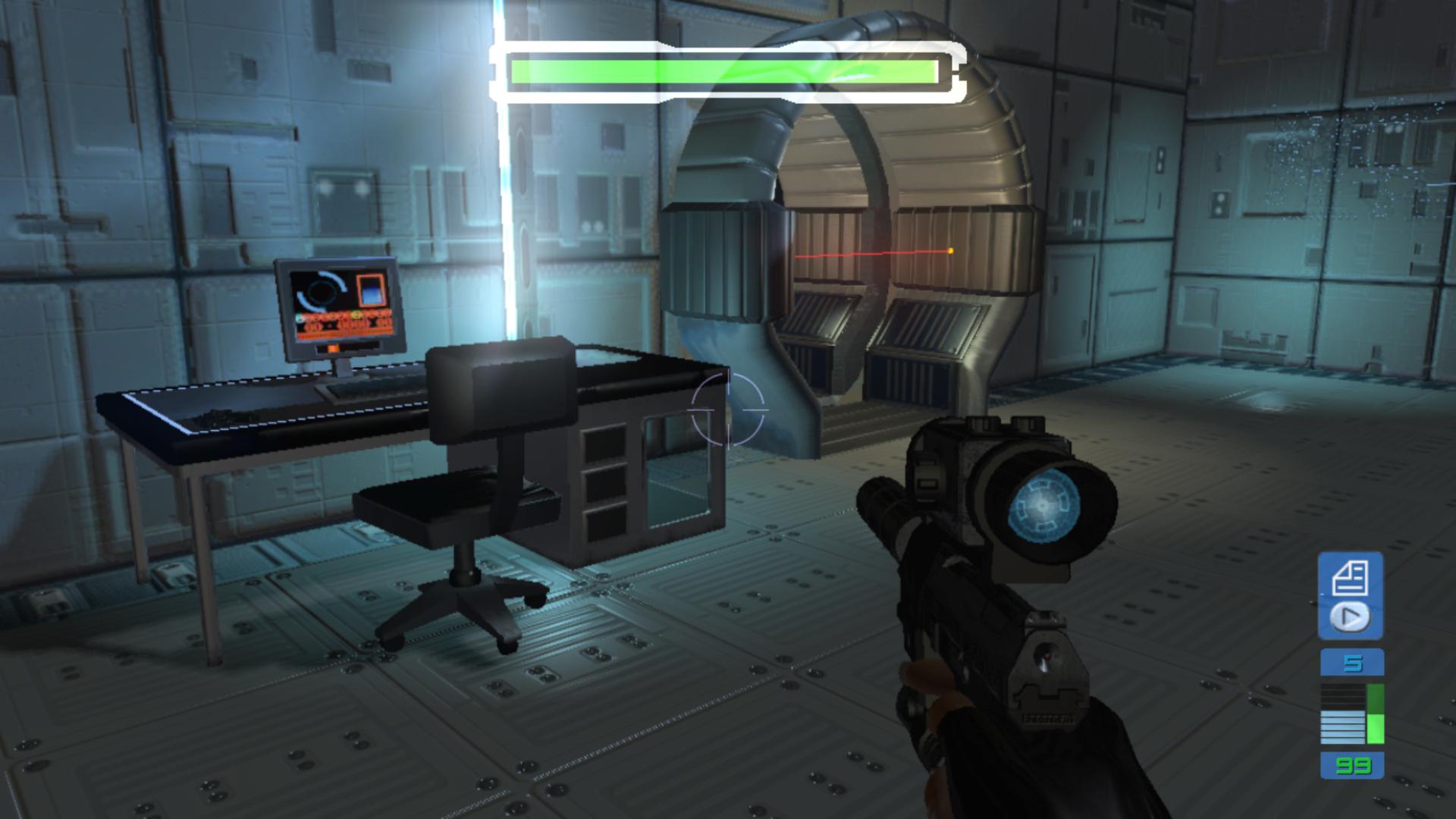Toggle the orange power button below the monitor
Image resolution: width=1456 pixels, height=819 pixels.
click(x=333, y=348)
